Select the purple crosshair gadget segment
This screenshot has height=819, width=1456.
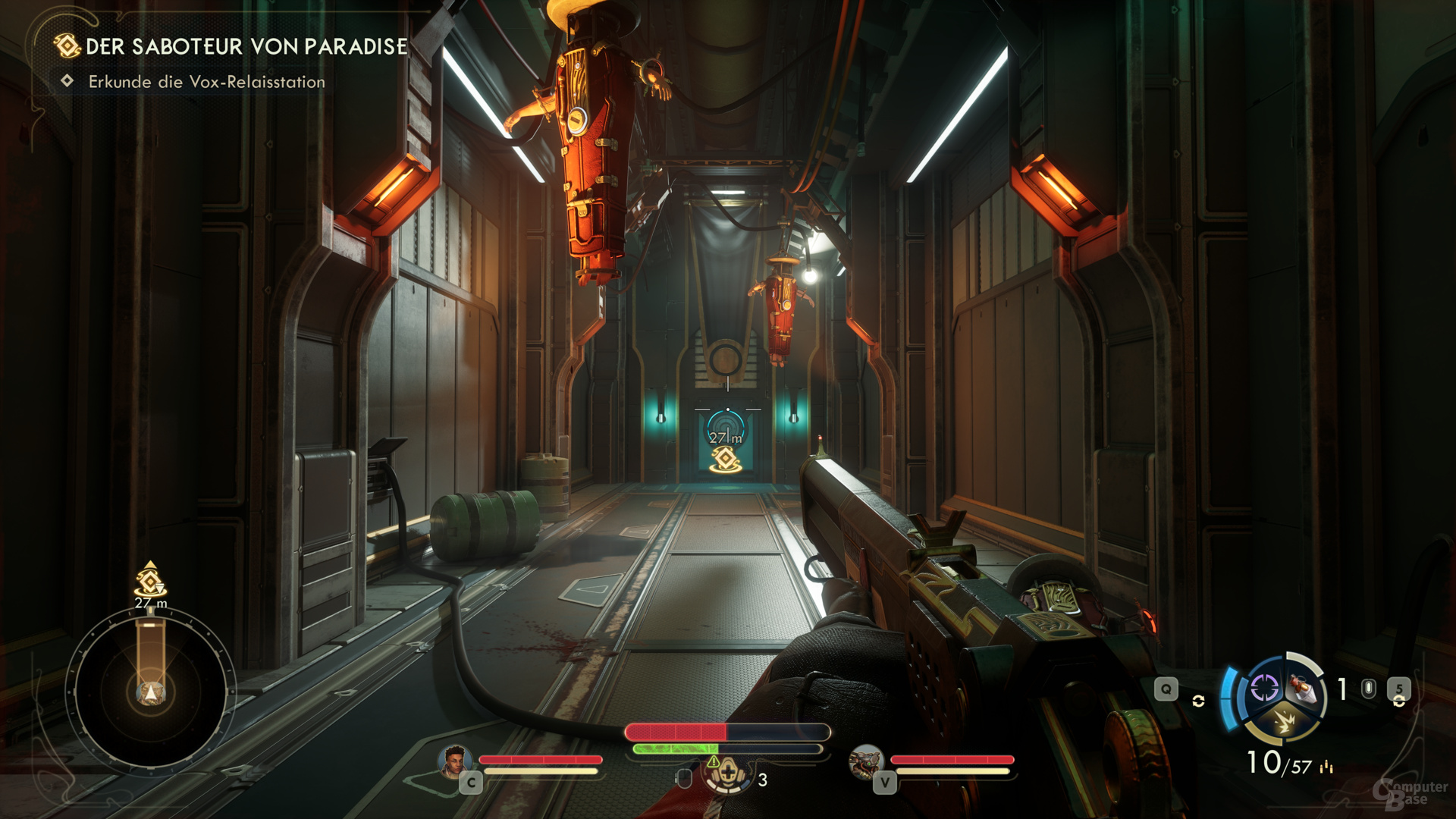pos(1264,689)
